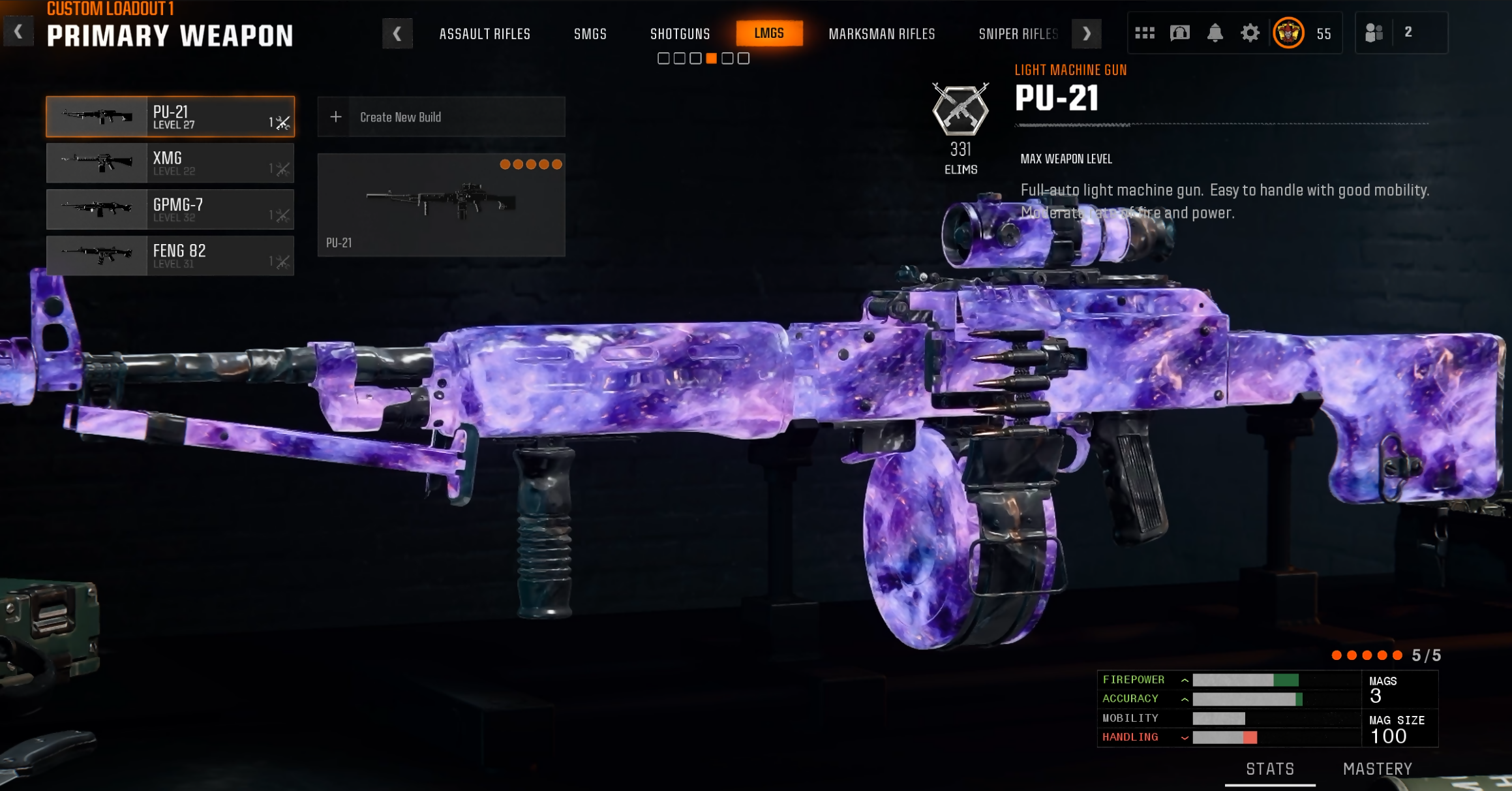Select the PU-21 weapon row
The width and height of the screenshot is (1512, 791).
tap(170, 117)
